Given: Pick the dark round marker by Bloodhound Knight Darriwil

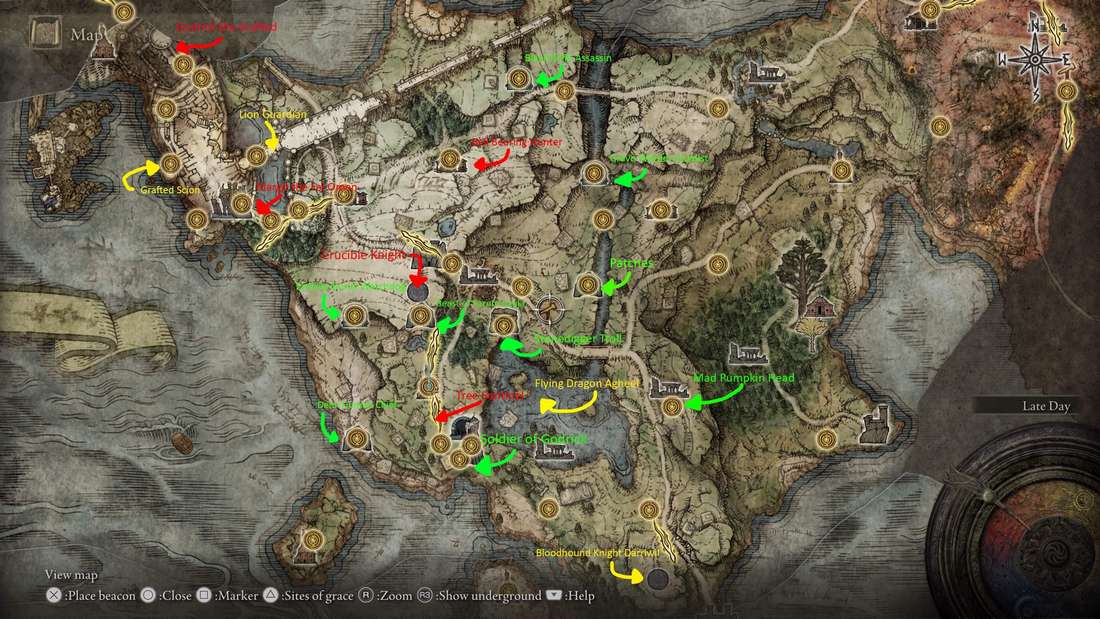Looking at the screenshot, I should coord(657,578).
